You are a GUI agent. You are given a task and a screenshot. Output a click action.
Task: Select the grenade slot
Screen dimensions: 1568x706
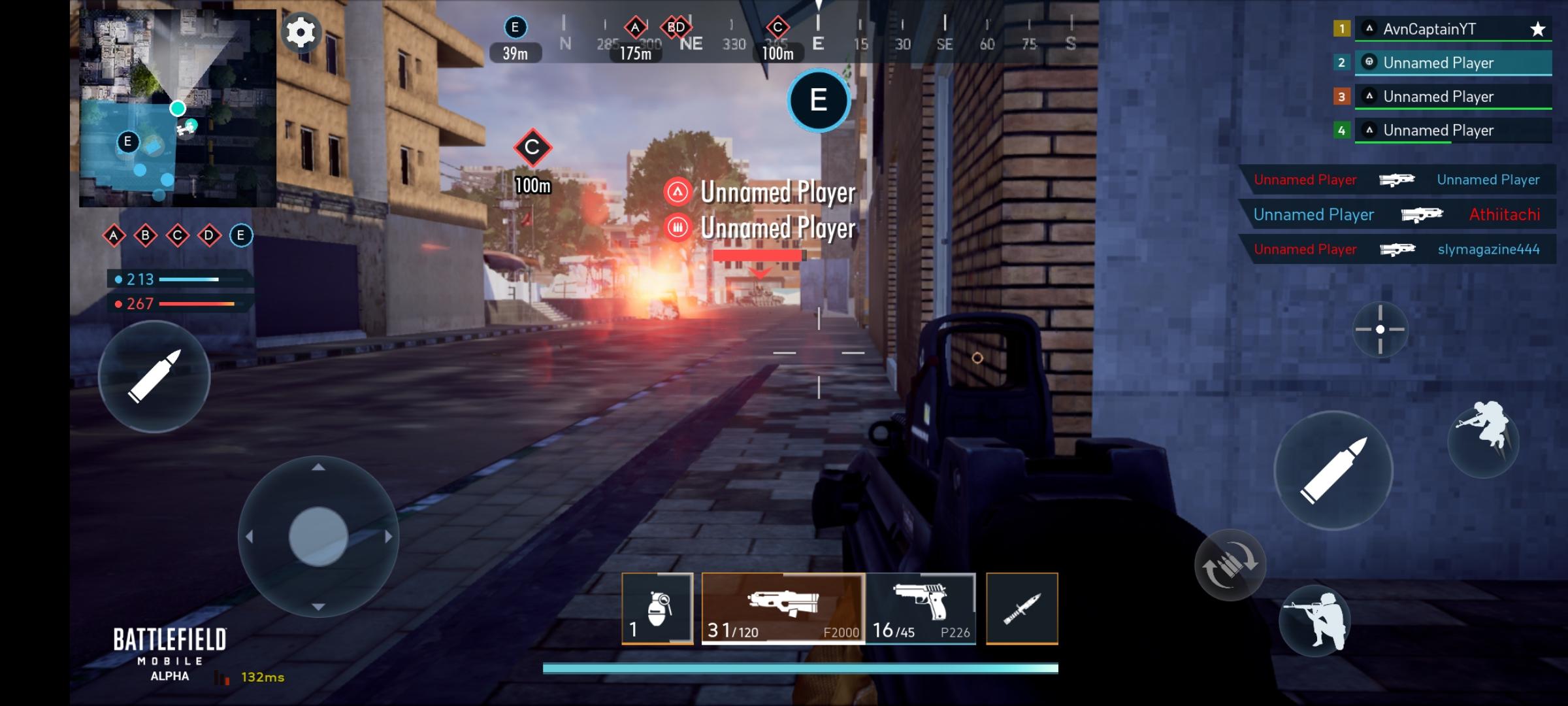click(657, 609)
